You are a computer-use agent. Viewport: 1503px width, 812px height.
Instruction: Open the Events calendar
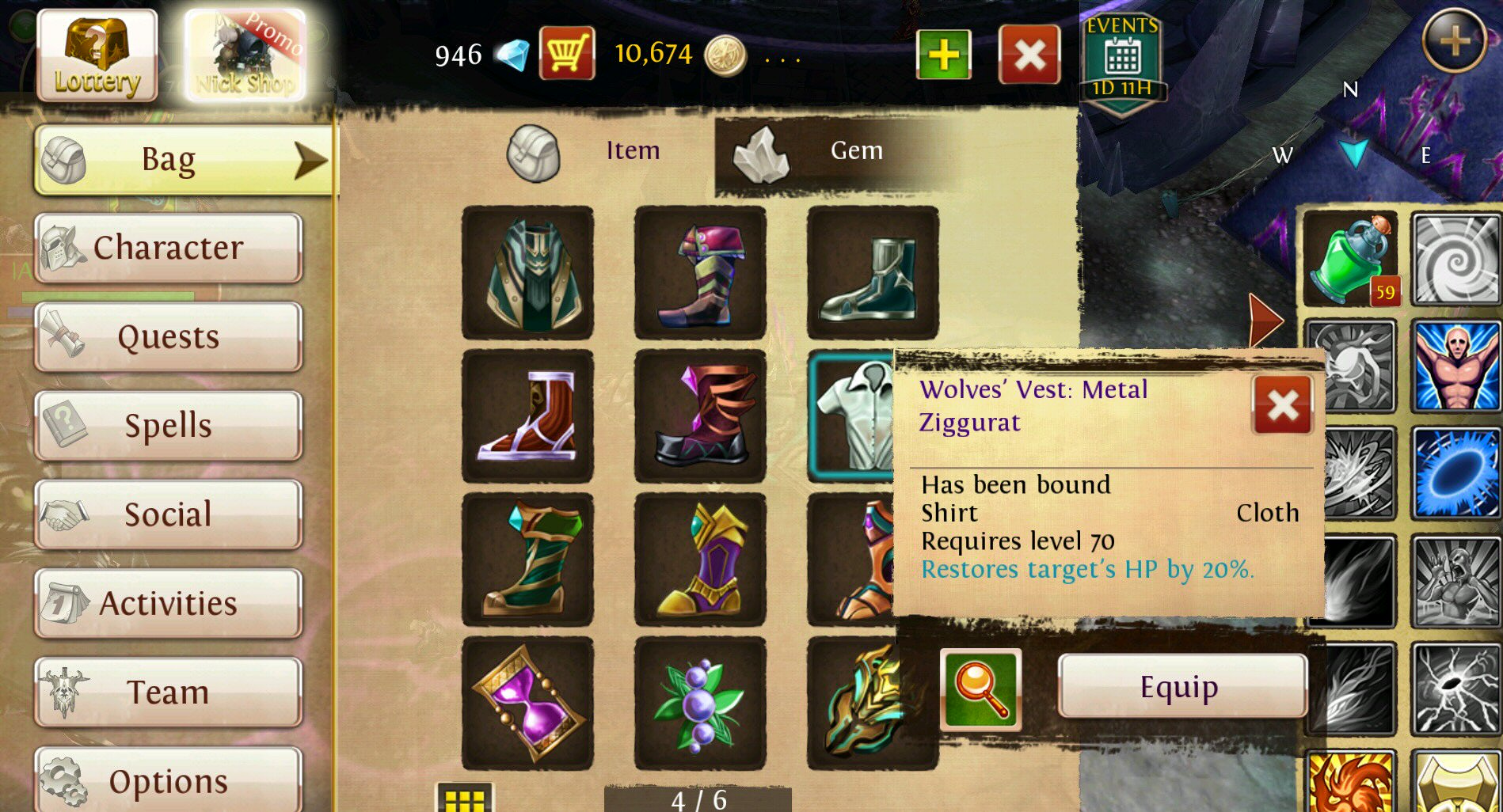click(x=1122, y=62)
